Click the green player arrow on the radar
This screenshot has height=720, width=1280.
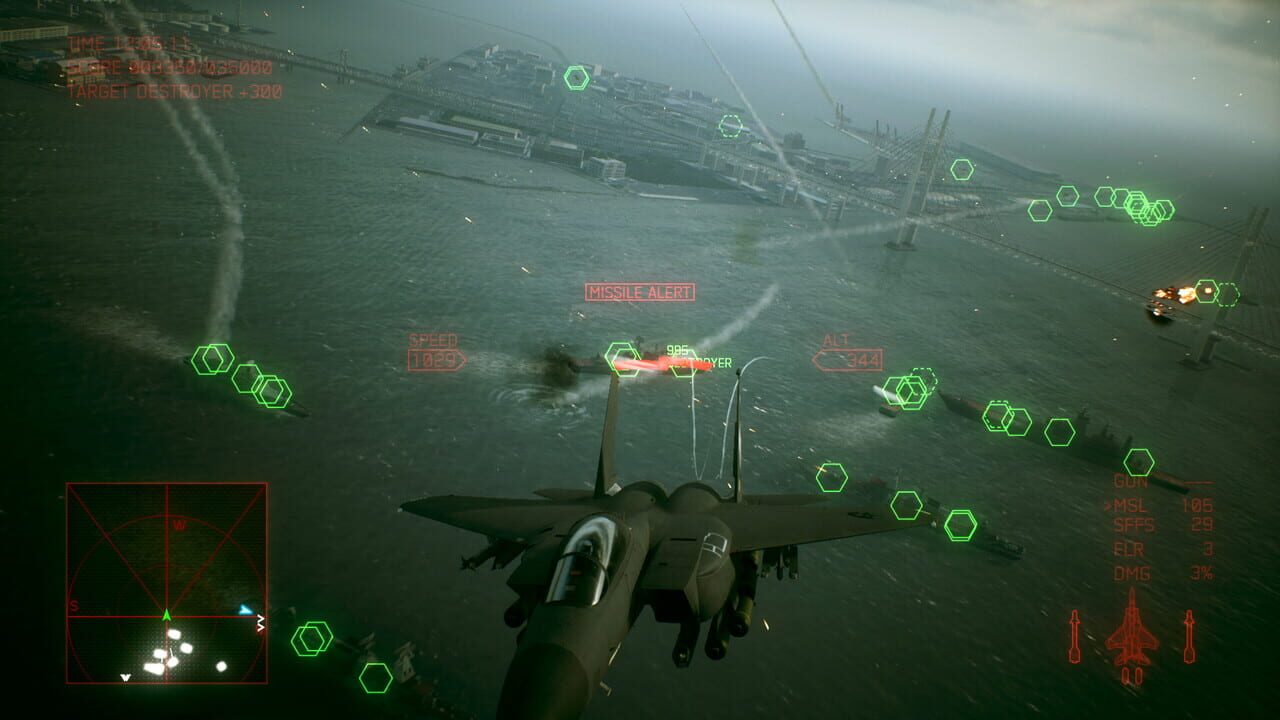click(165, 616)
